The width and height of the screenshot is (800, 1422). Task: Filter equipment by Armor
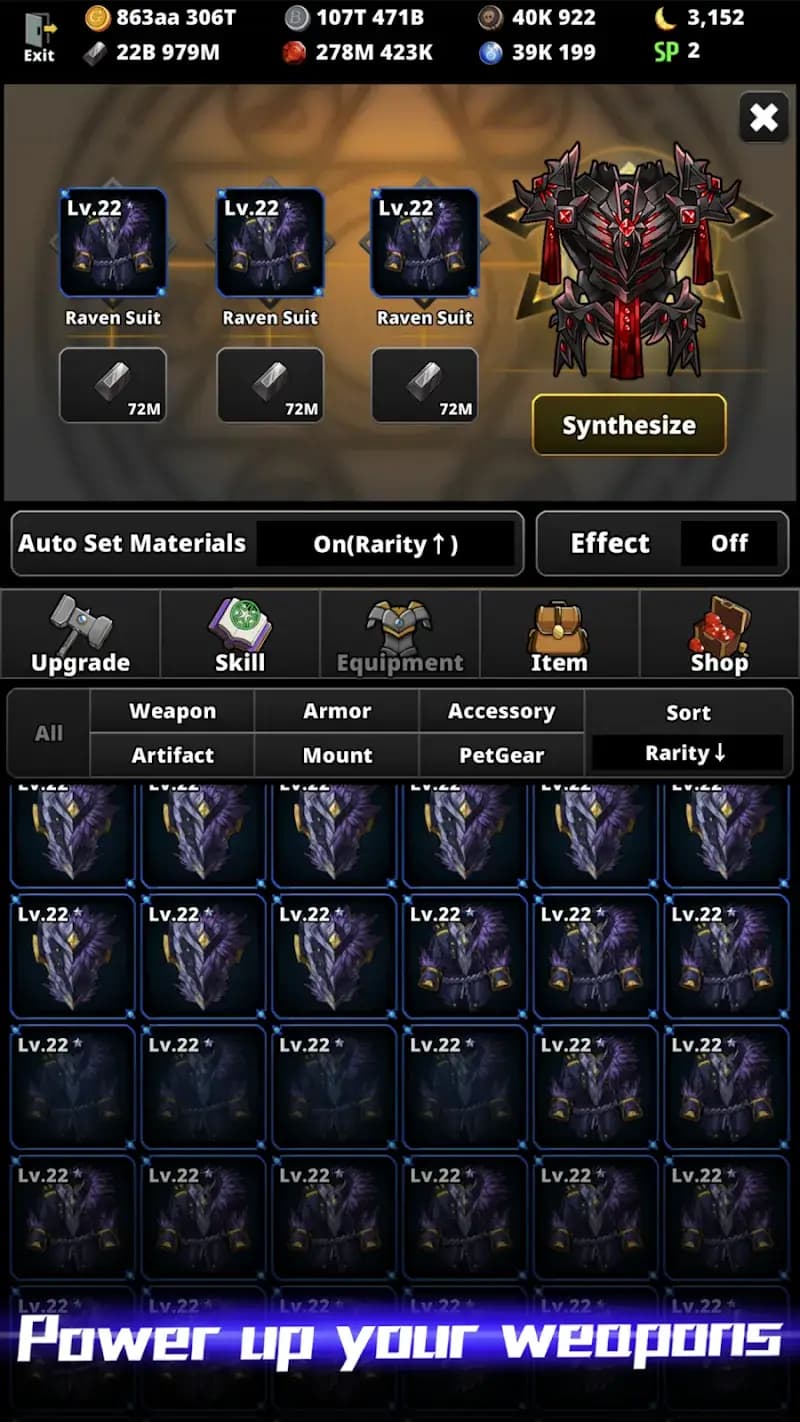click(337, 711)
